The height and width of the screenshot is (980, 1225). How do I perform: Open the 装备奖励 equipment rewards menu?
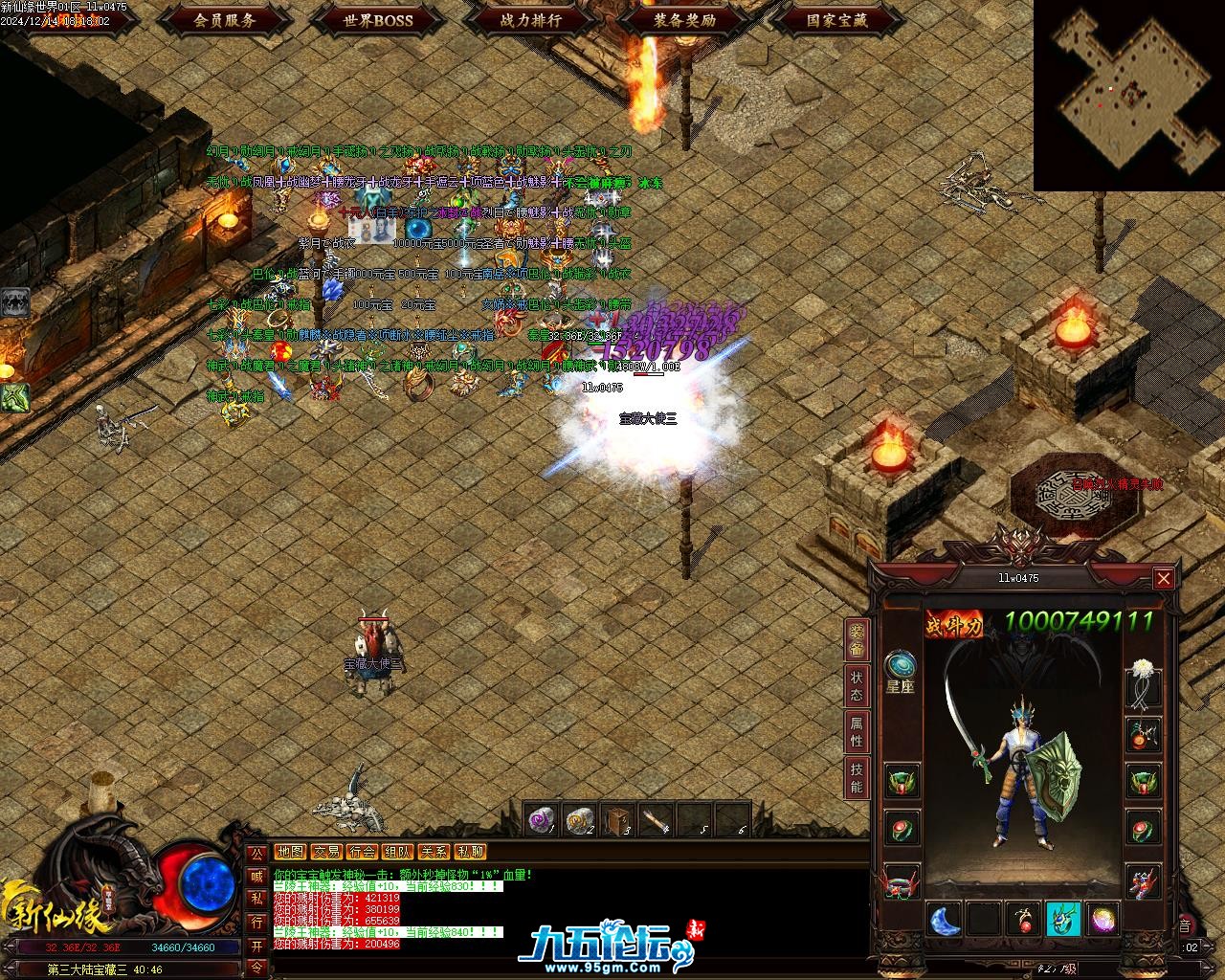click(685, 19)
